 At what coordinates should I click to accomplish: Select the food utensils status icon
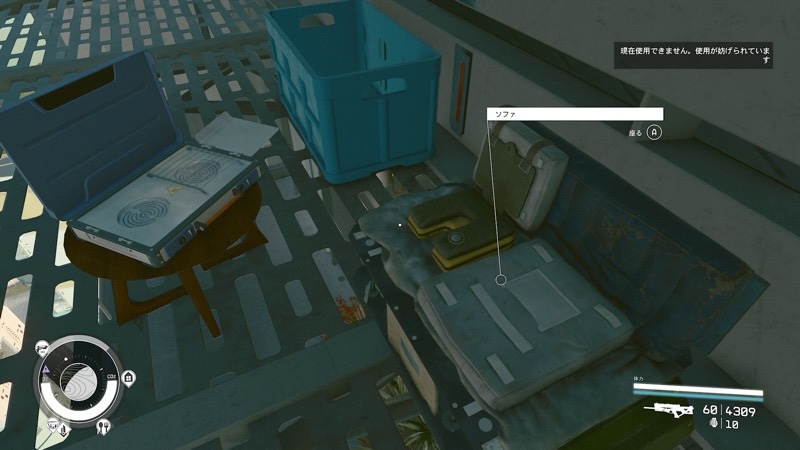104,423
